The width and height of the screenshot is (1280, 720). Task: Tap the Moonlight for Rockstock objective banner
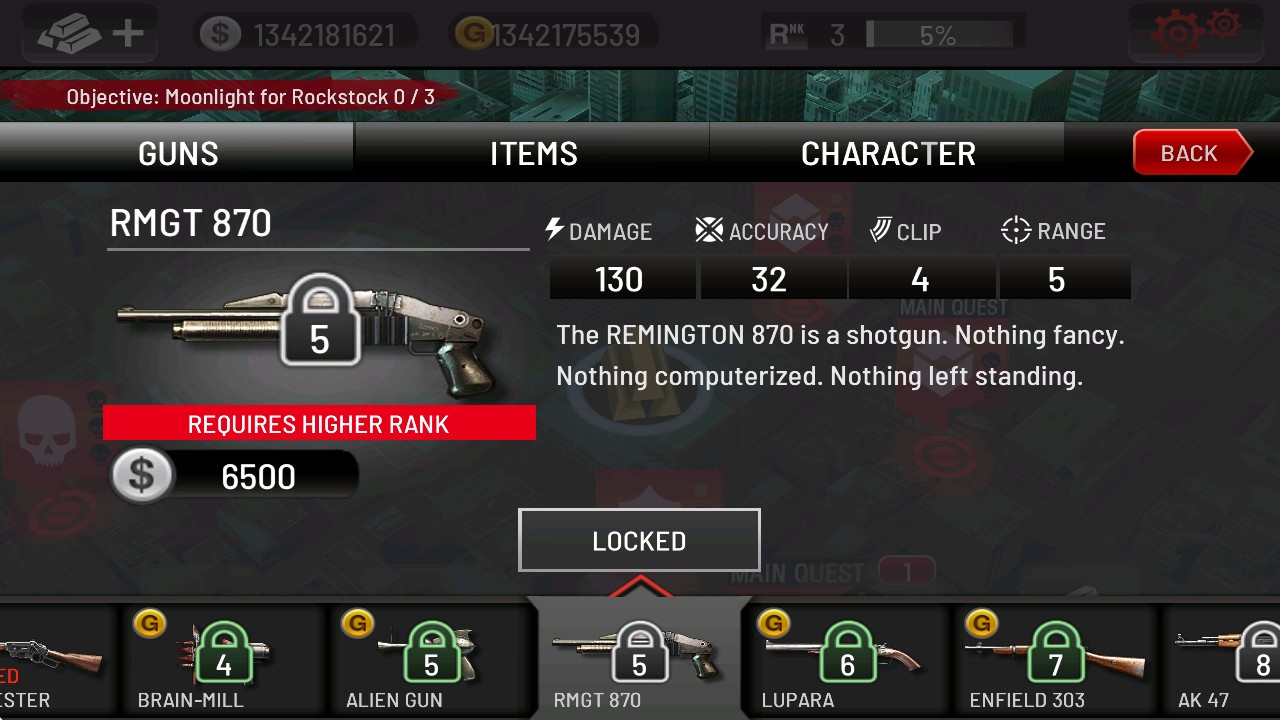[x=250, y=97]
